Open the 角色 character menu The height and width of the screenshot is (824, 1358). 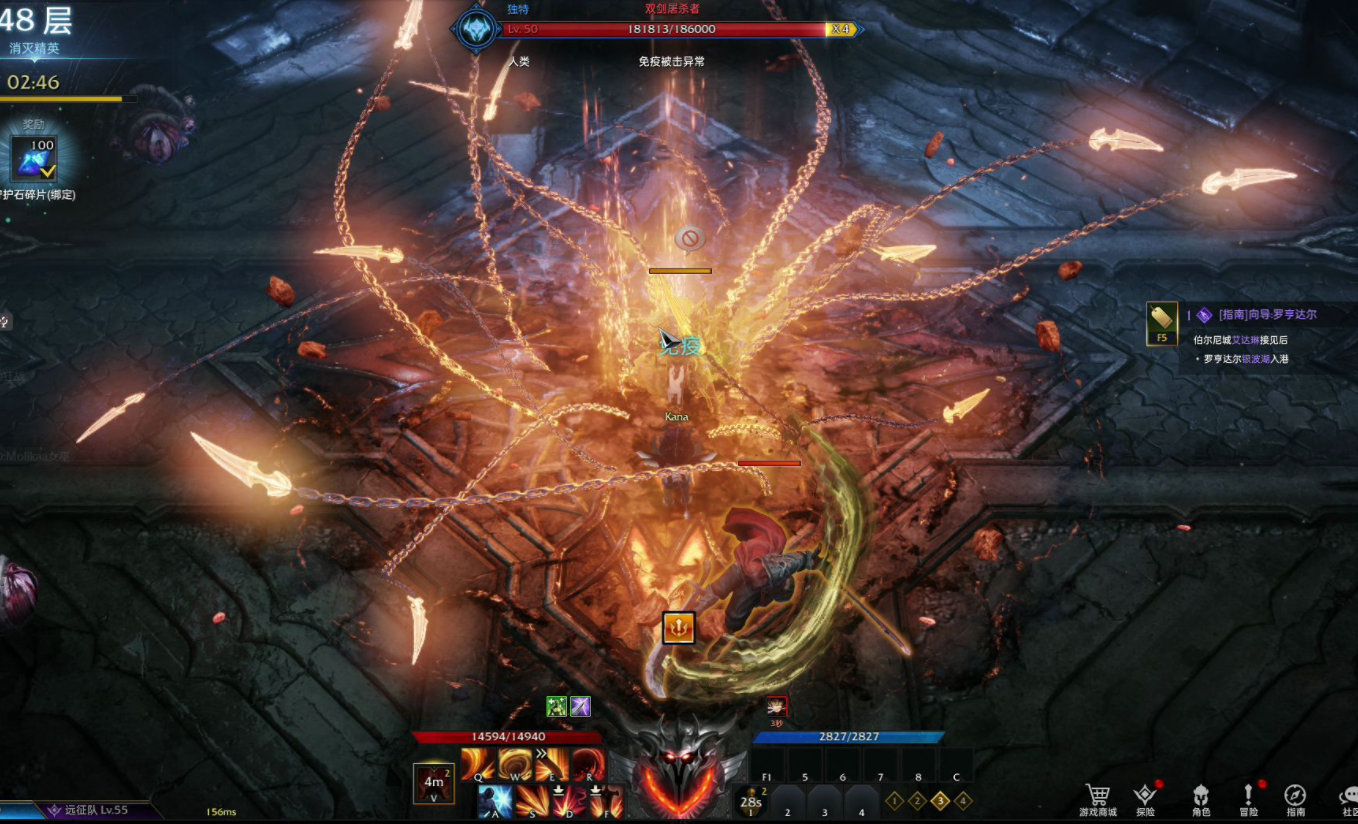click(1200, 798)
